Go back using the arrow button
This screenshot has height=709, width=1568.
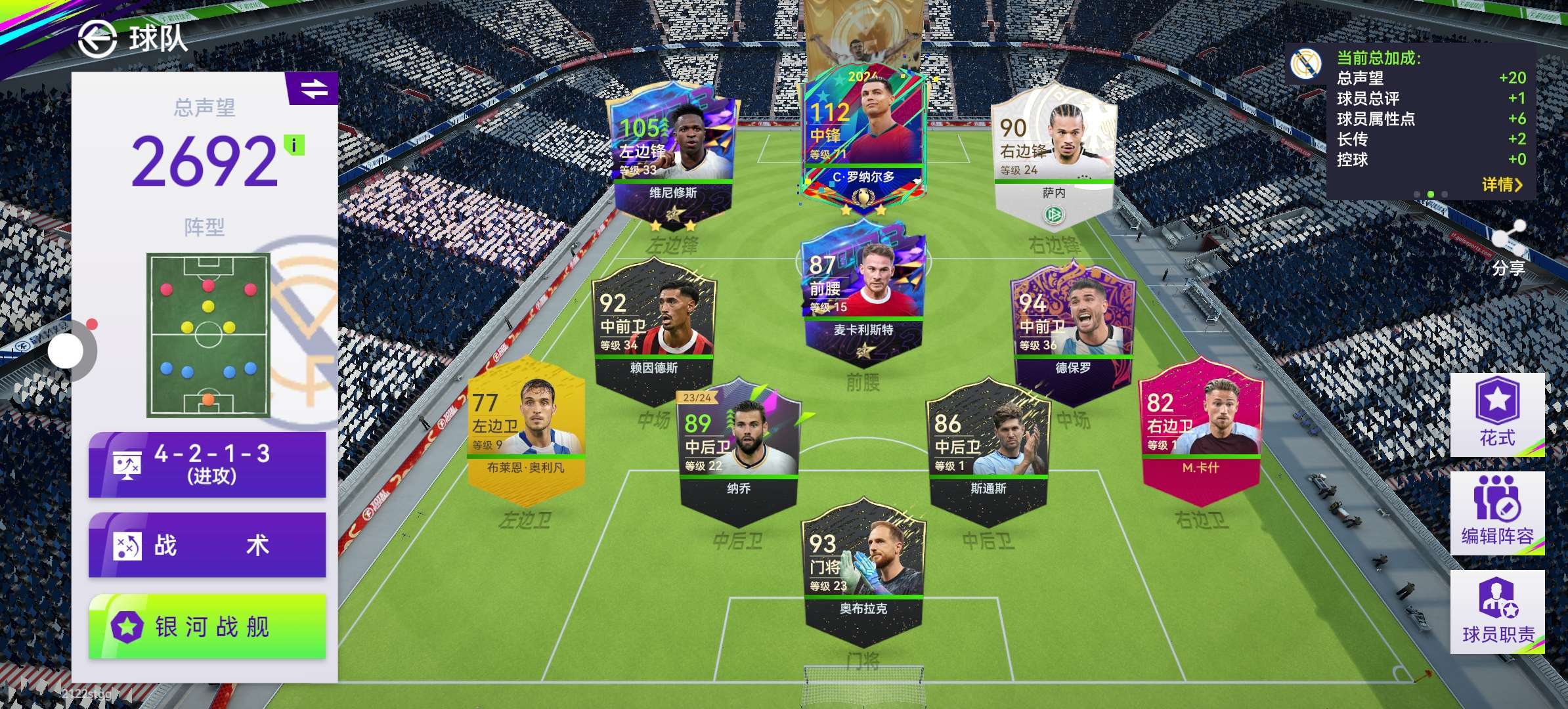click(x=97, y=39)
